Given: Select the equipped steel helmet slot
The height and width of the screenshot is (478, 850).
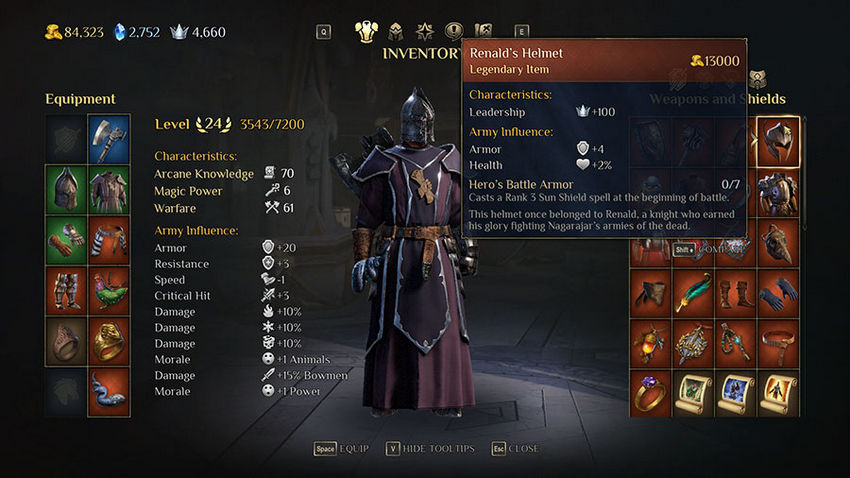Looking at the screenshot, I should click(66, 188).
